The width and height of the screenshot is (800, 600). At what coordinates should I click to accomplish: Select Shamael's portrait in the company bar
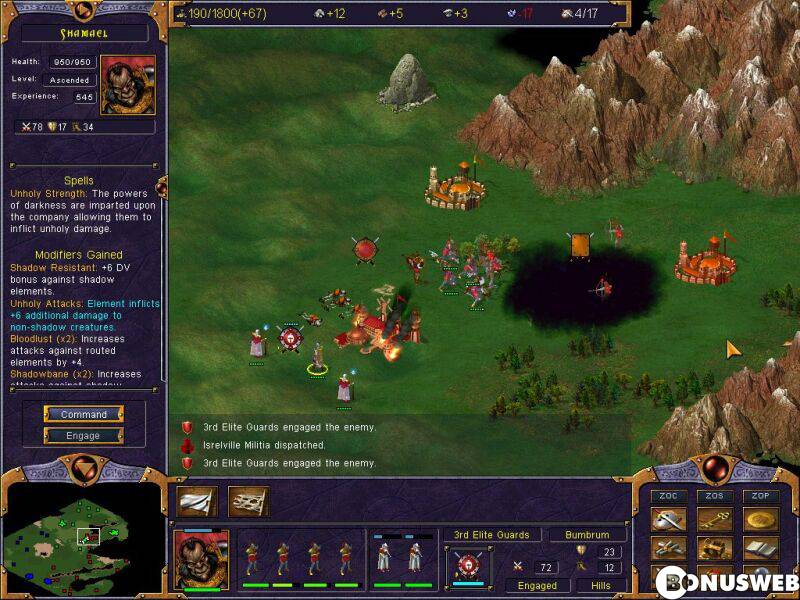pyautogui.click(x=201, y=558)
